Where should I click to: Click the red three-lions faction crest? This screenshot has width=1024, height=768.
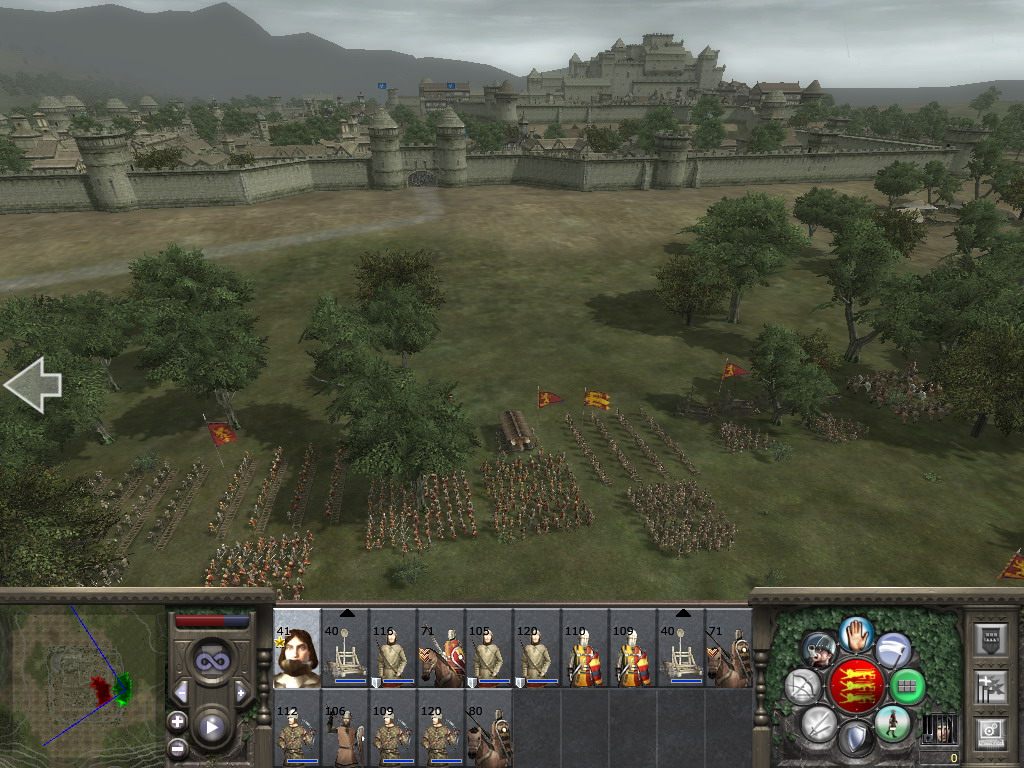[x=855, y=686]
